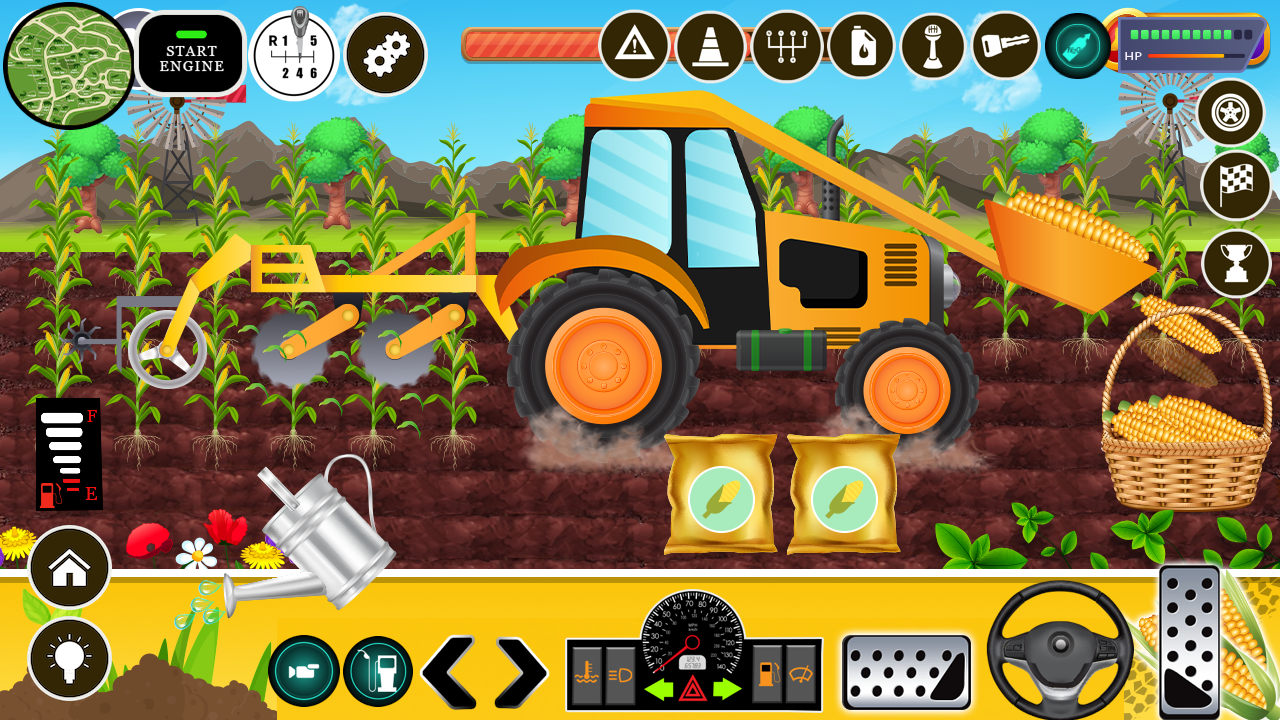Open the settings gears menu
Viewport: 1280px width, 720px height.
(x=388, y=54)
